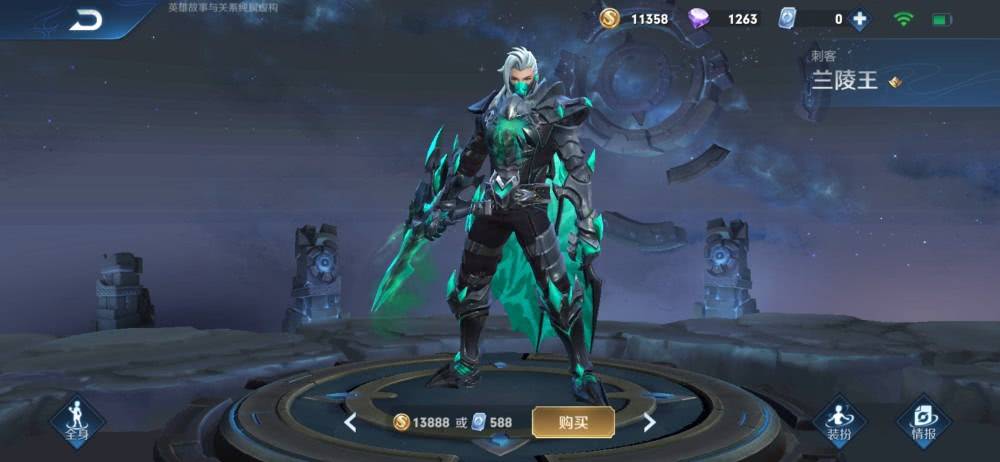Screen dimensions: 1000x462
Task: Open the 情报 hero info panel
Action: (x=923, y=419)
